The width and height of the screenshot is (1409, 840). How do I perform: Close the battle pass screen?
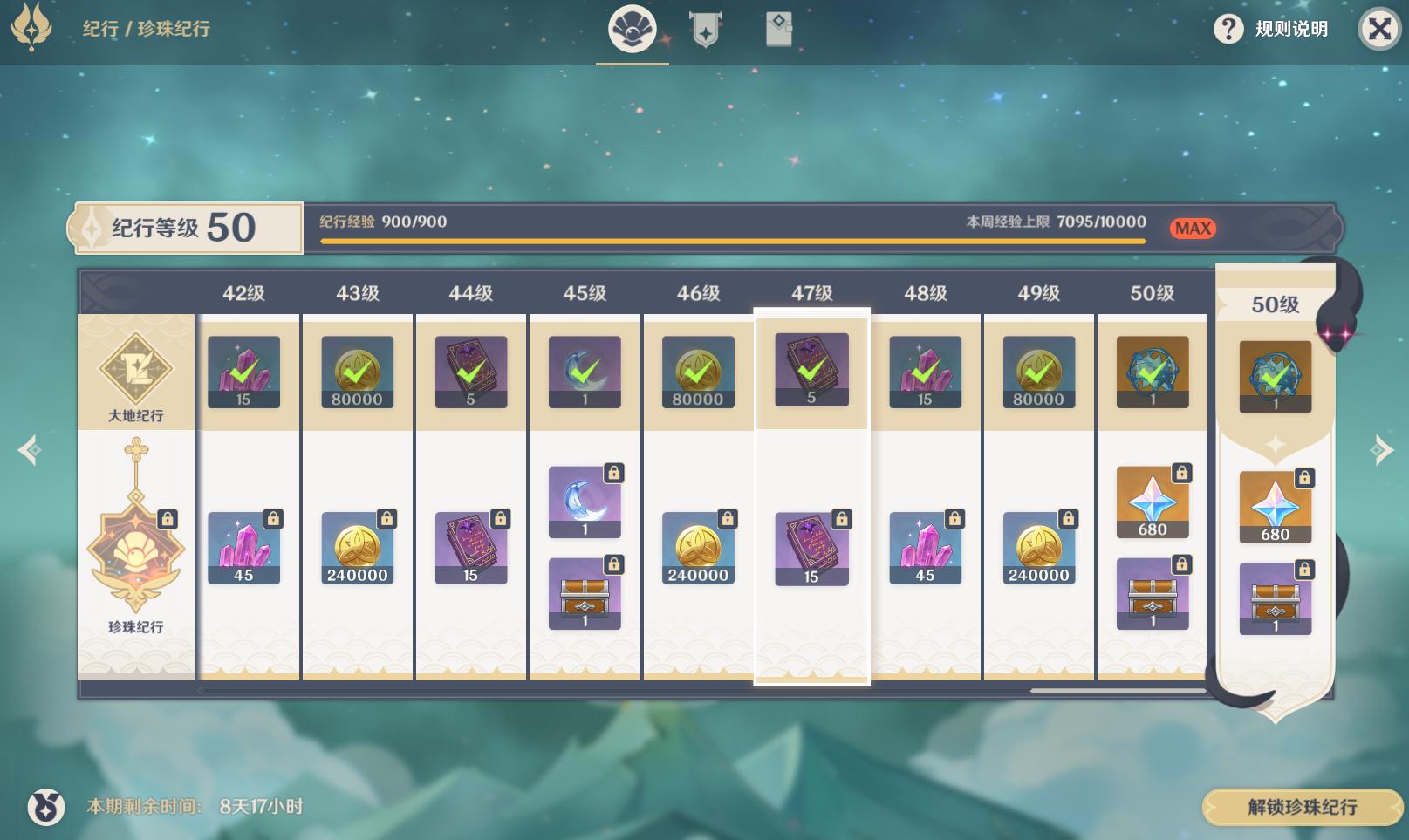(x=1378, y=30)
